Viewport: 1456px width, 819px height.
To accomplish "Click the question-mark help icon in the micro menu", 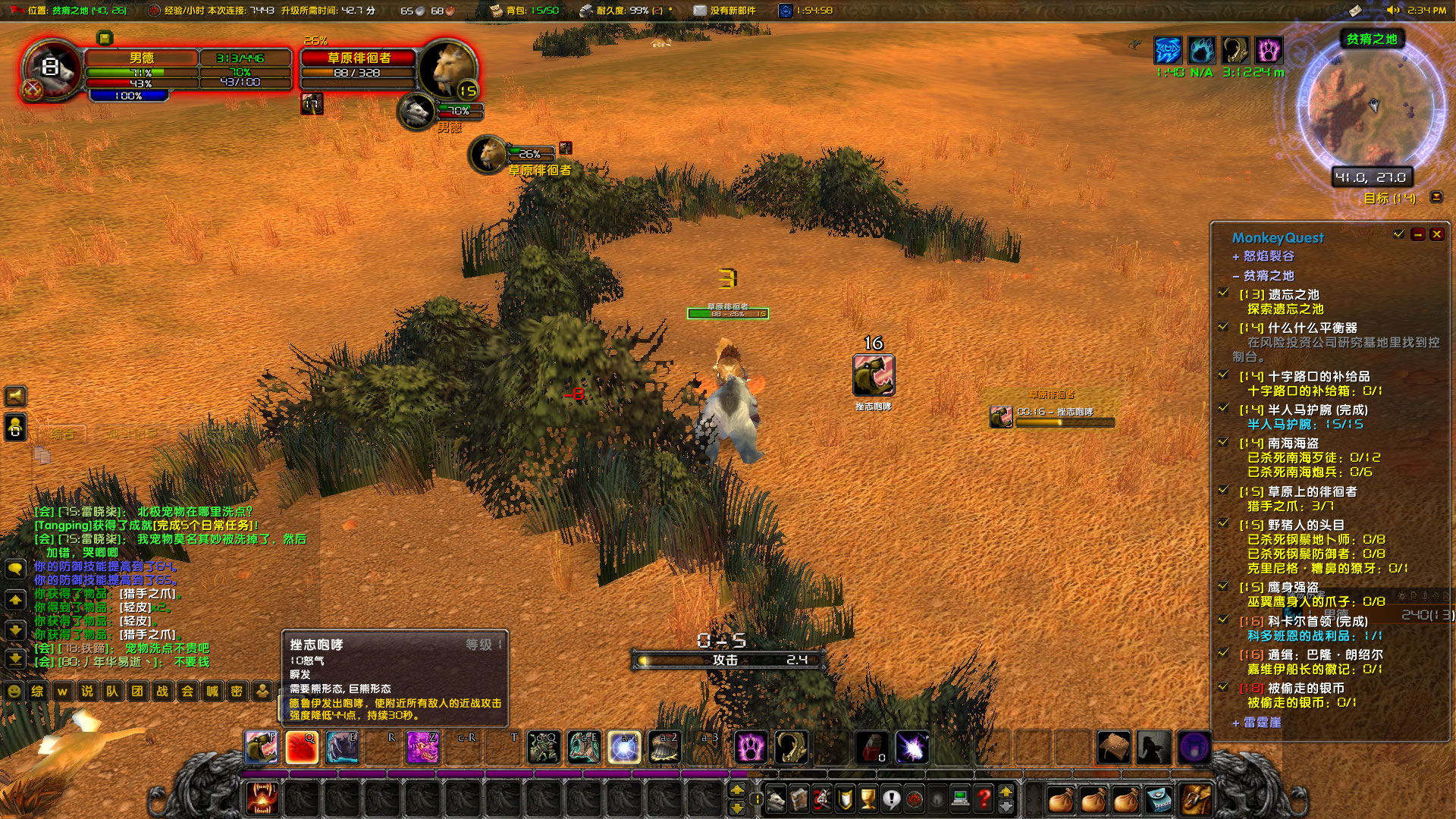I will [x=984, y=798].
